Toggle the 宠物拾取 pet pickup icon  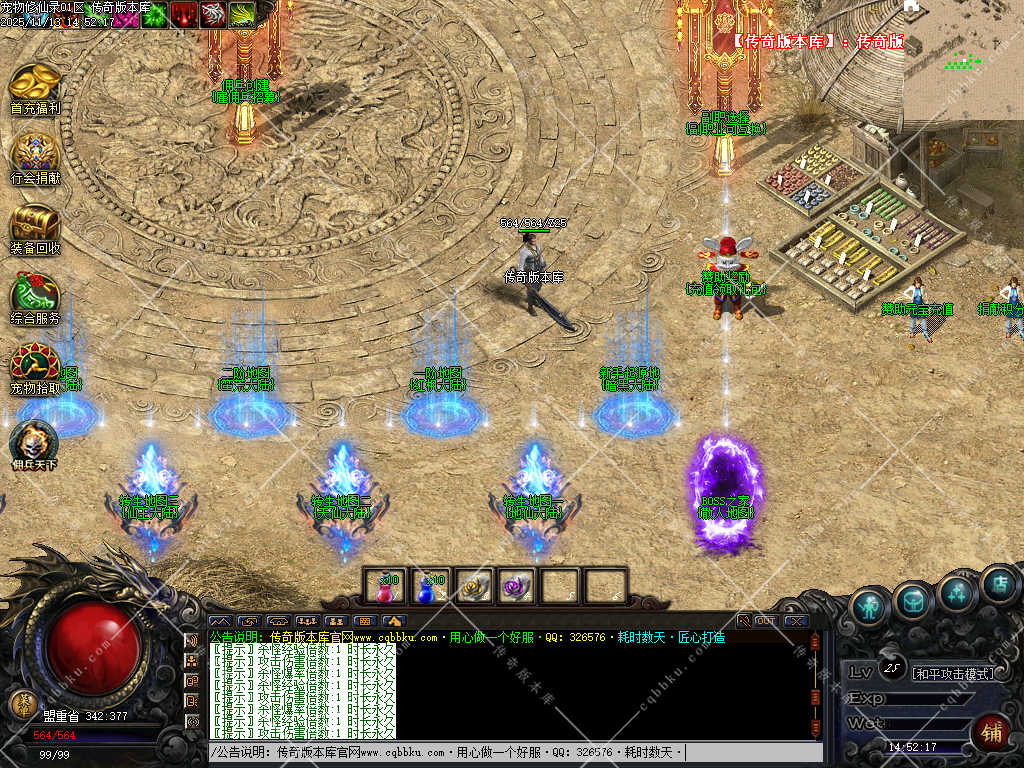[34, 367]
